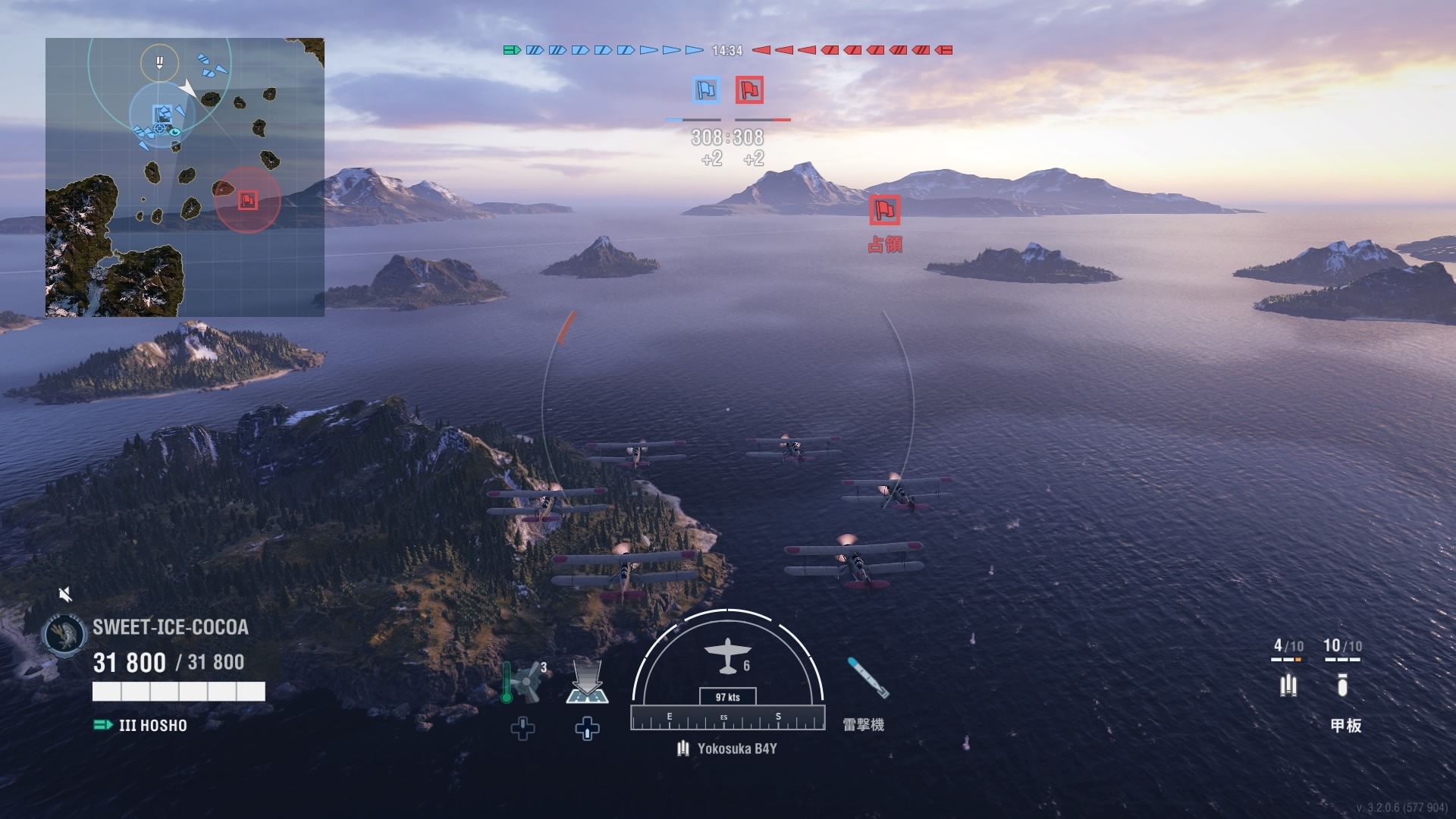Click the red team flag indicator
Viewport: 1456px width, 819px height.
tap(749, 90)
